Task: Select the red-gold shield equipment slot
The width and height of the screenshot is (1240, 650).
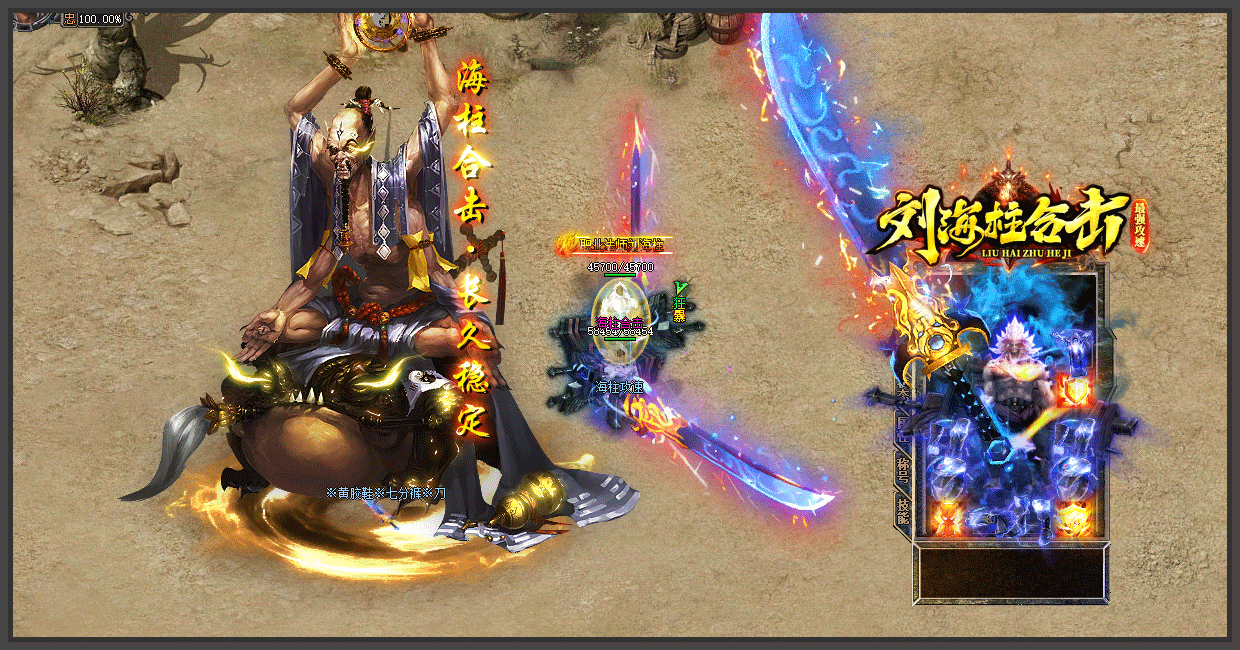Action: [x=1076, y=389]
